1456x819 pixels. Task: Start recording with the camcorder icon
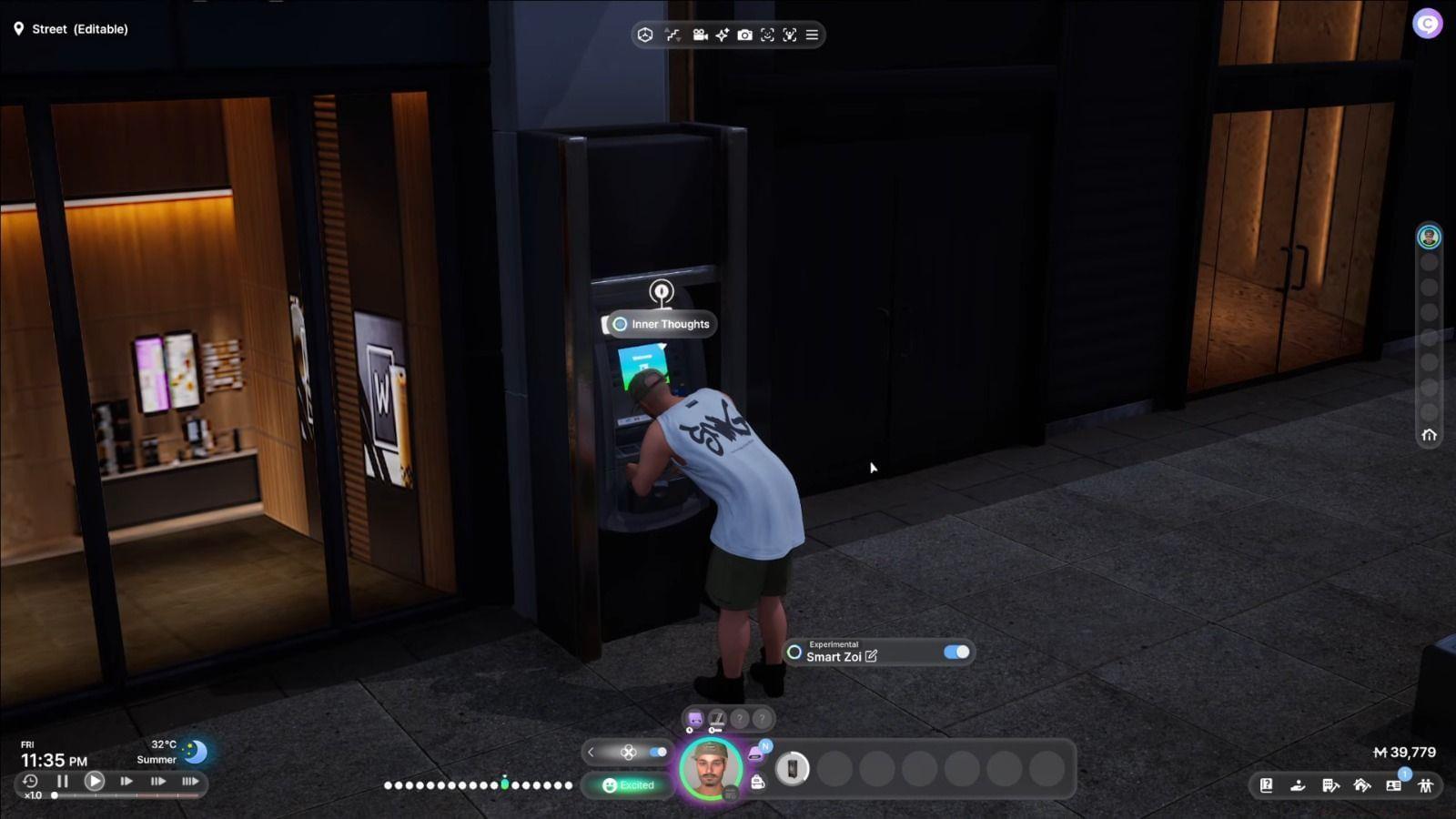[699, 35]
